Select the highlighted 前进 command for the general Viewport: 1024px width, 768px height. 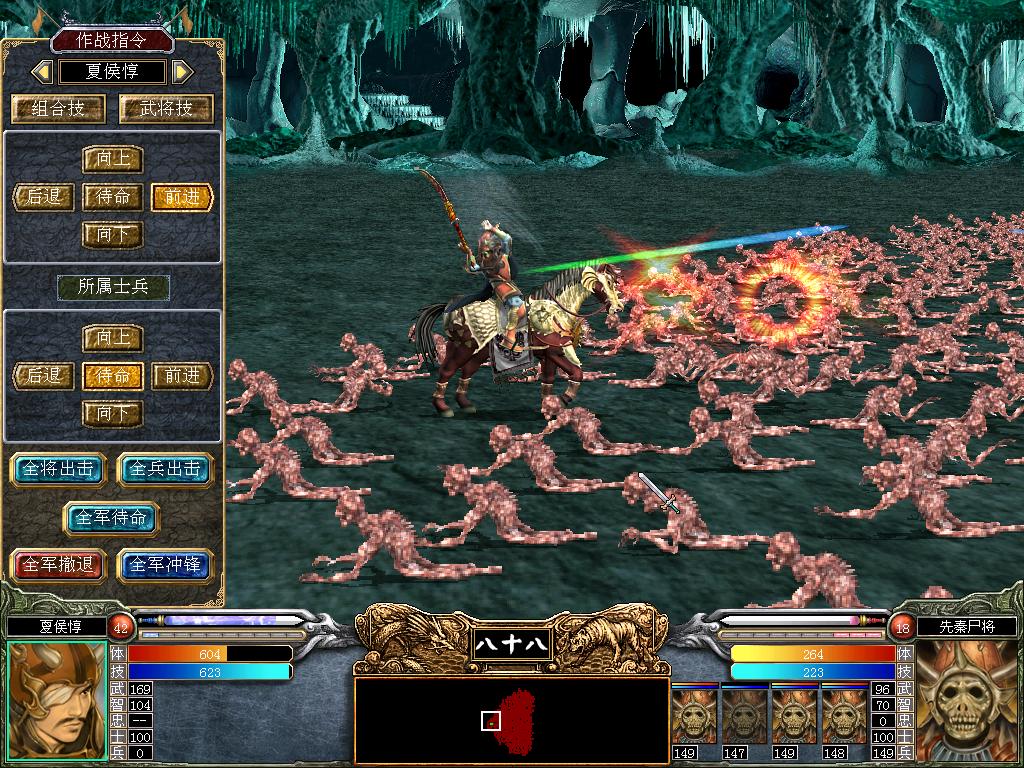(x=182, y=196)
